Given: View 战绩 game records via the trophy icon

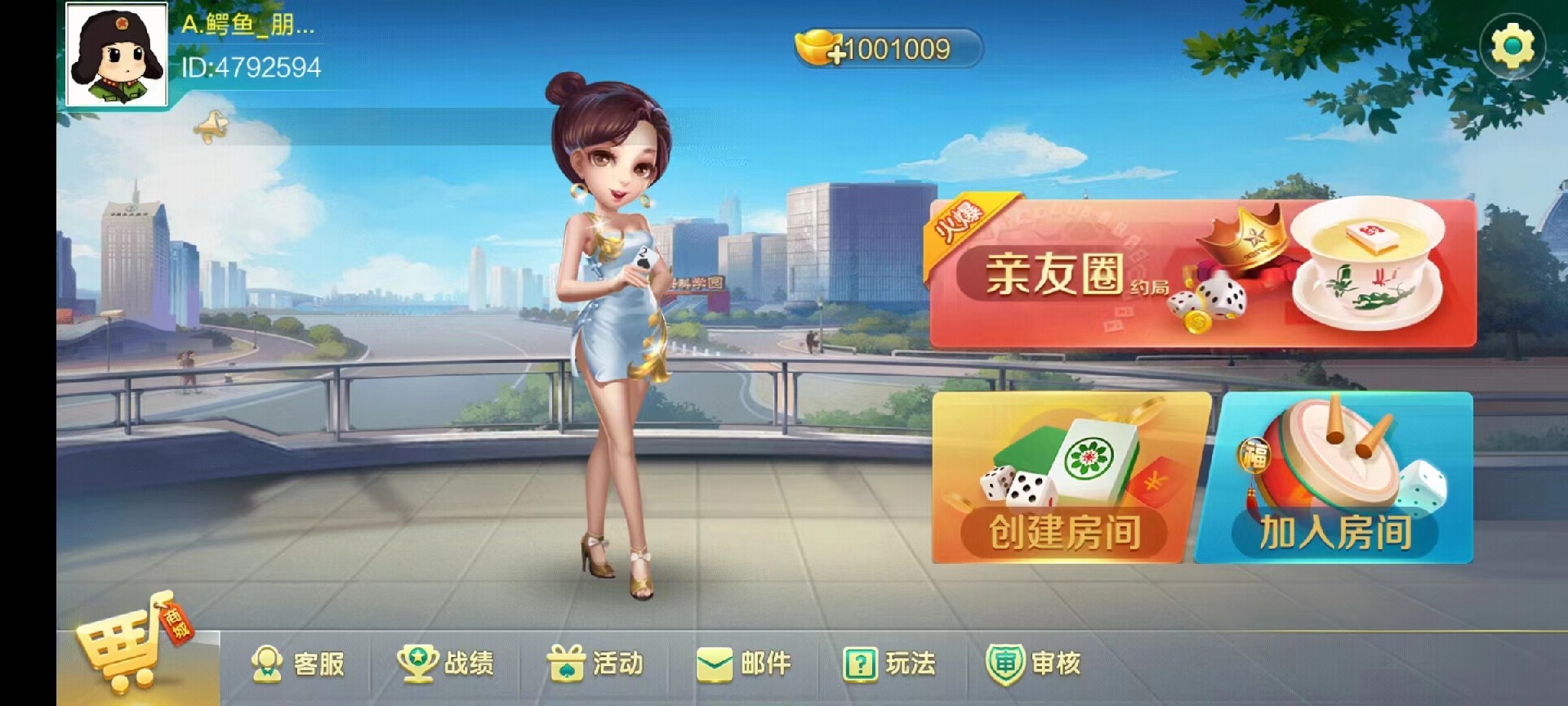Looking at the screenshot, I should [445, 664].
